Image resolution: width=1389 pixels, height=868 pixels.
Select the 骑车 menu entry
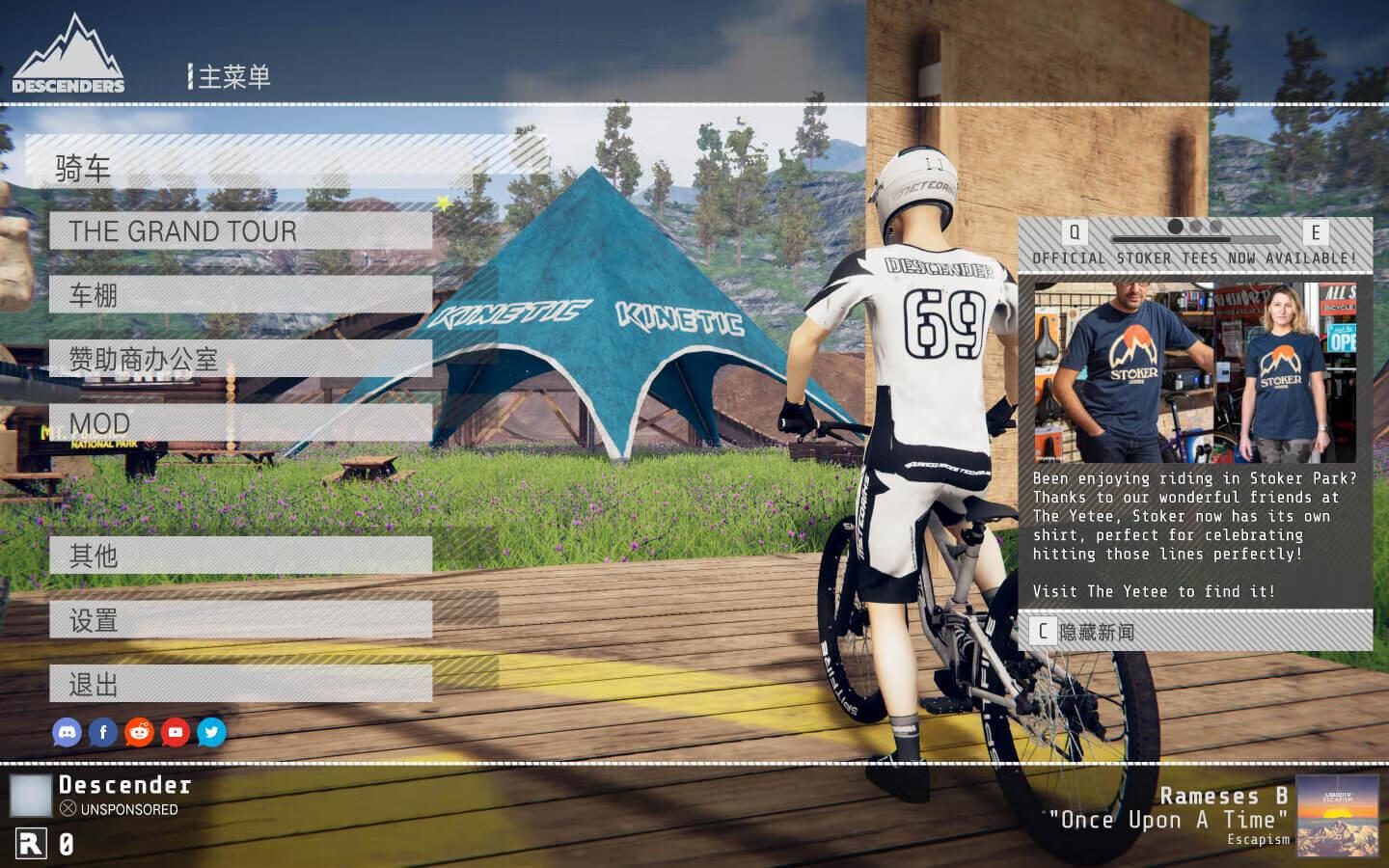(286, 169)
